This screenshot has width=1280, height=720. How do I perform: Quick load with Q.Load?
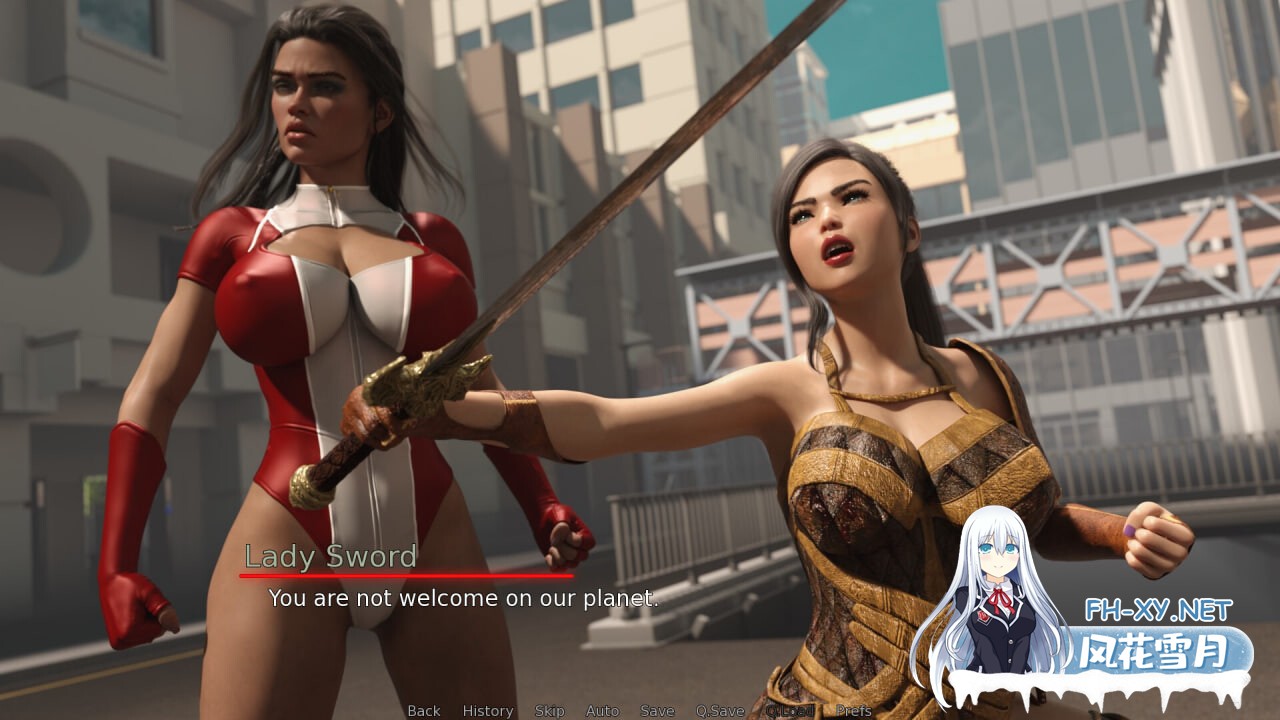coord(790,711)
